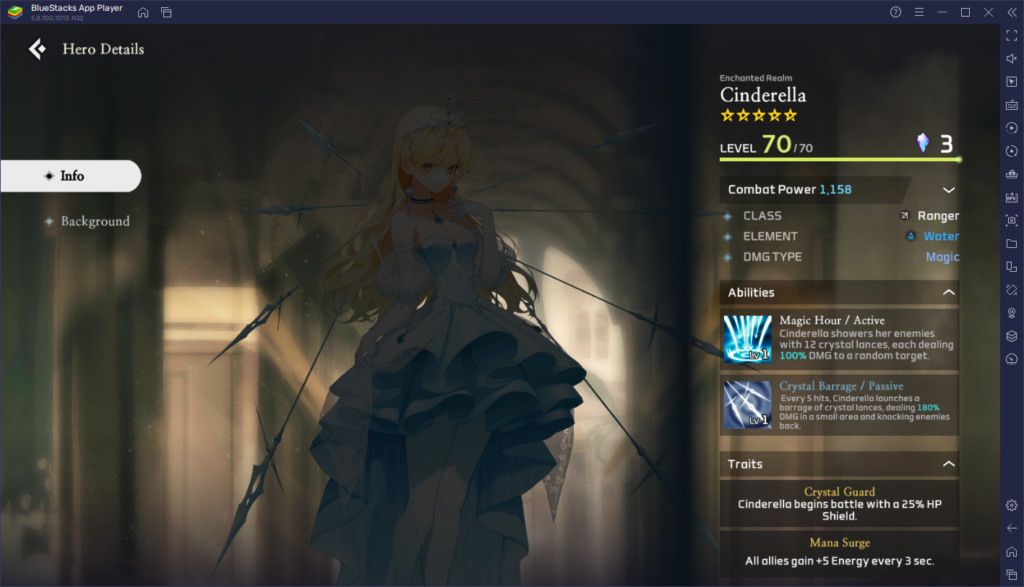Image resolution: width=1024 pixels, height=587 pixels.
Task: Tap the Mana Surge trait
Action: pos(839,552)
